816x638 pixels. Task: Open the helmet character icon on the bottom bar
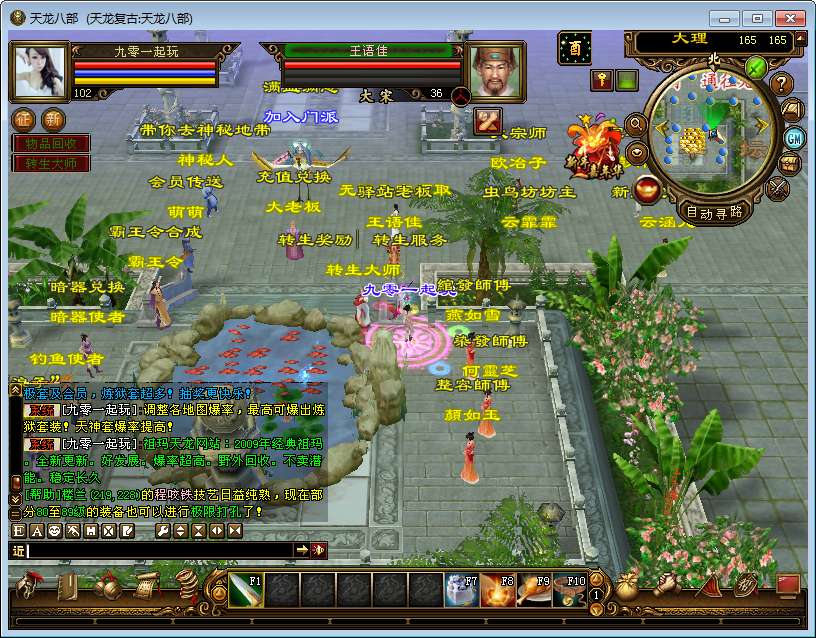click(x=33, y=584)
